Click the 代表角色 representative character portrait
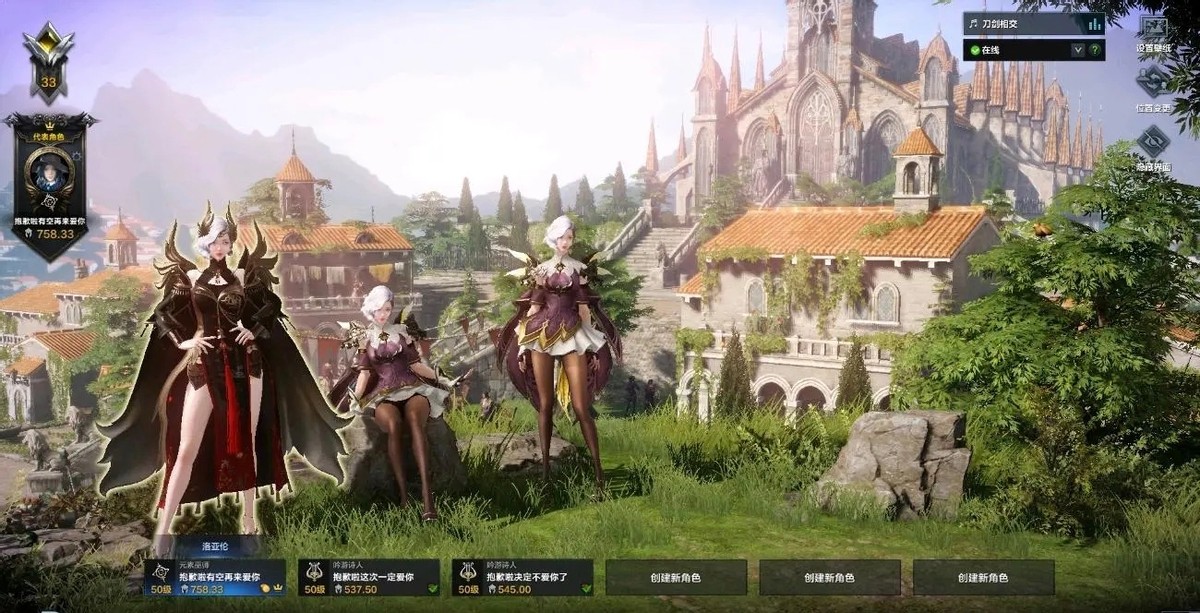The width and height of the screenshot is (1200, 613). point(49,174)
